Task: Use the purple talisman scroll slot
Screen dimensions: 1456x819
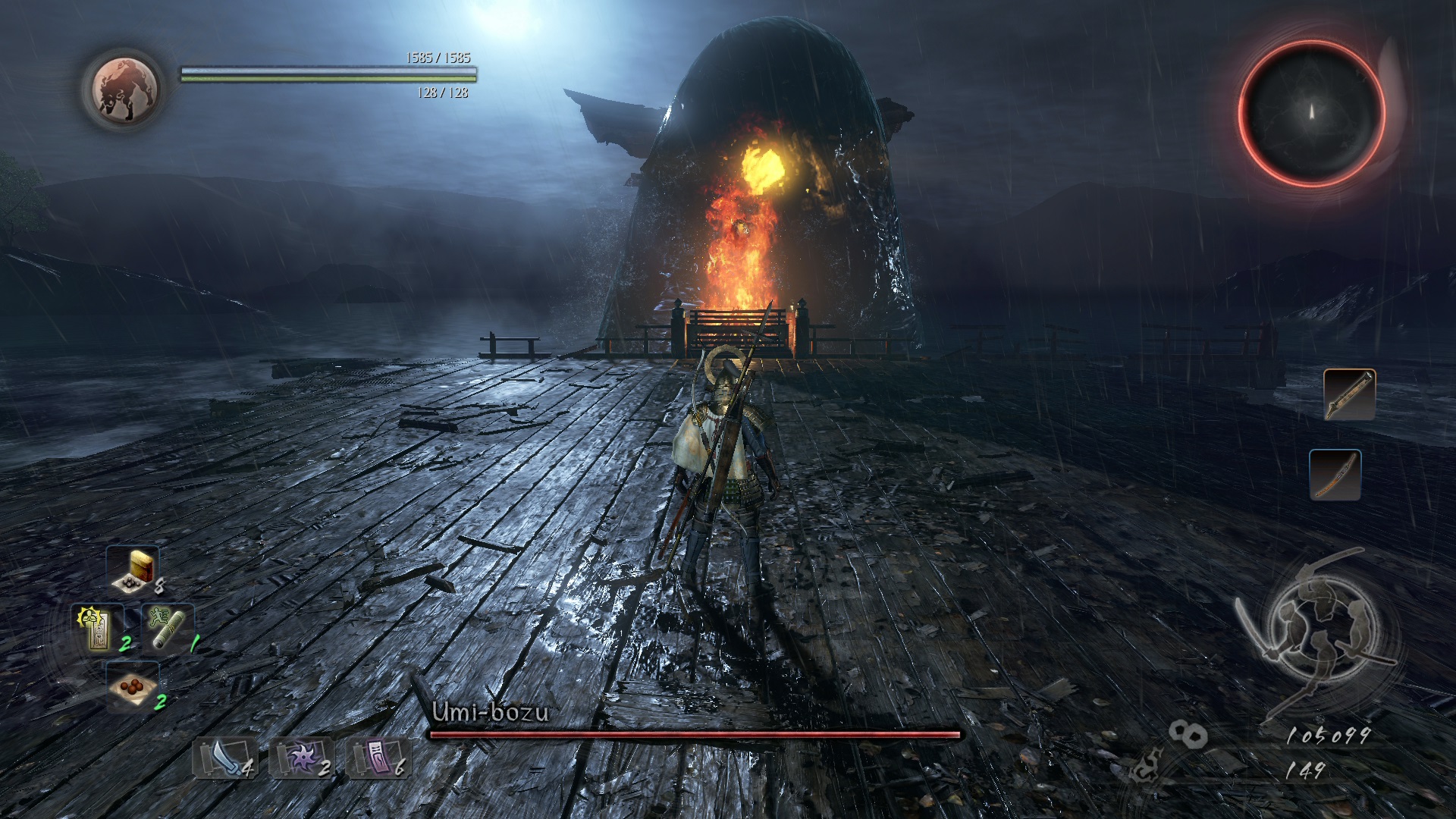Action: 378,757
